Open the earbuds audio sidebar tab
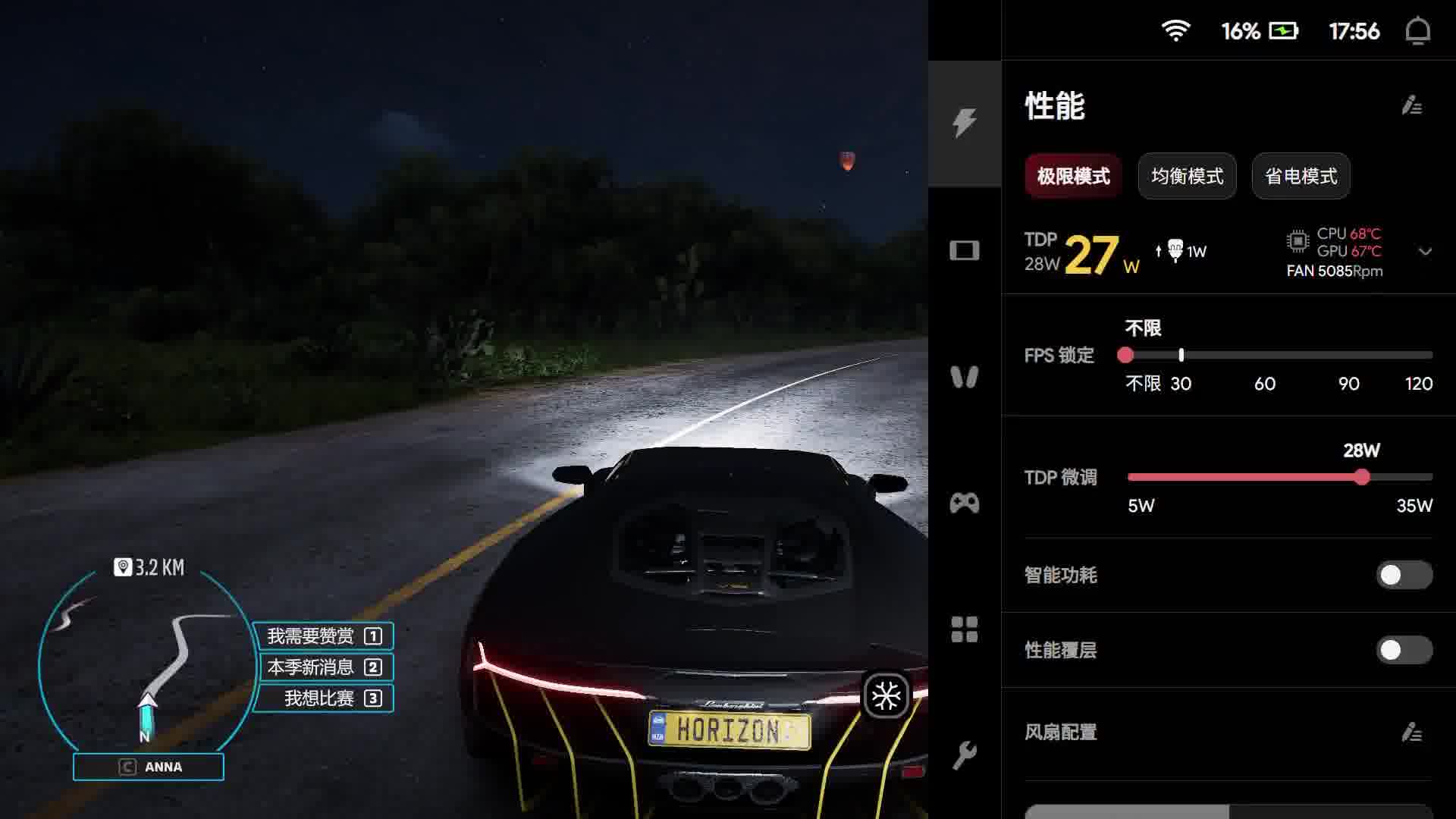 pyautogui.click(x=965, y=377)
